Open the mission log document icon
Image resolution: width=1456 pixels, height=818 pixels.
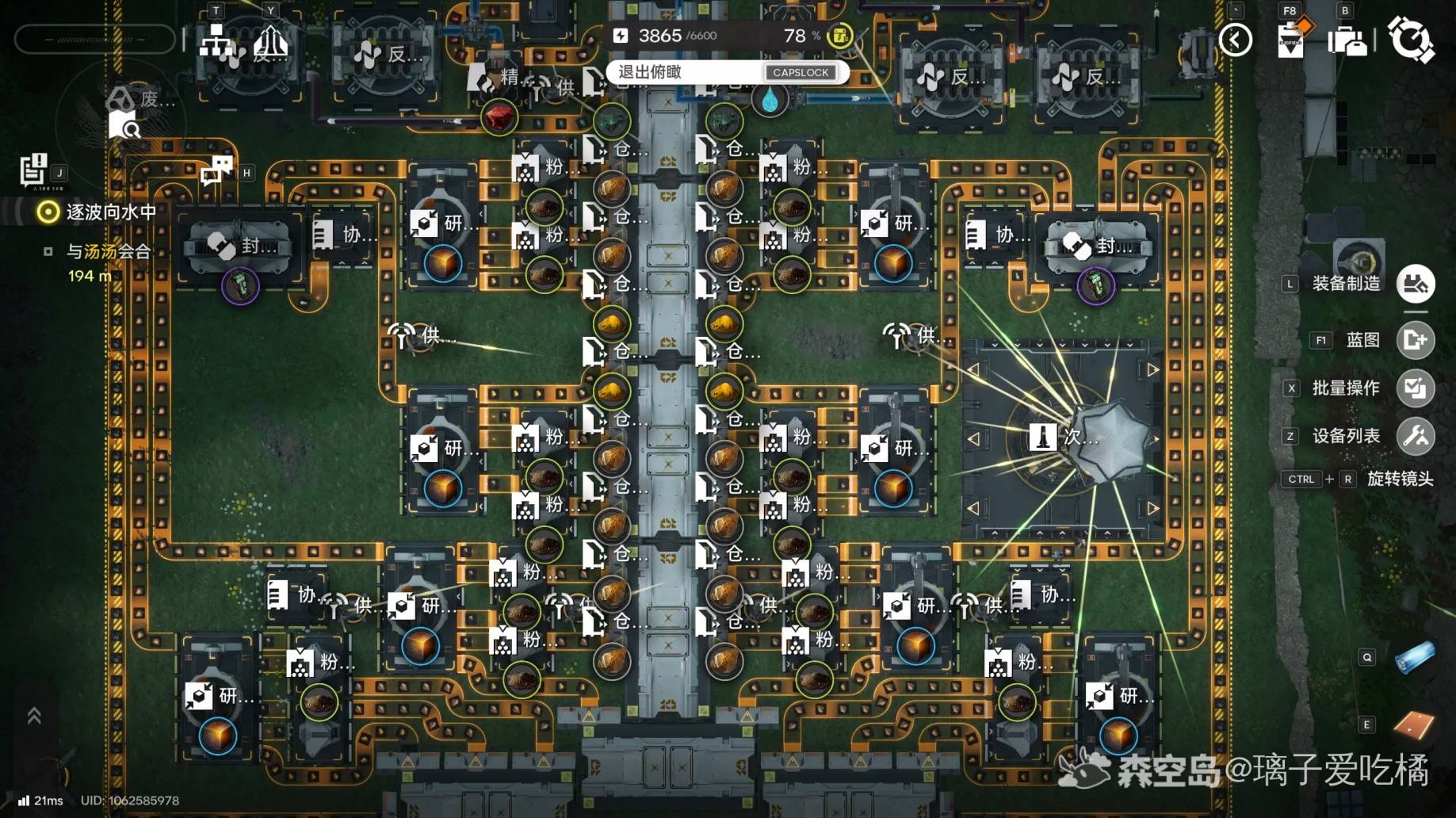33,170
